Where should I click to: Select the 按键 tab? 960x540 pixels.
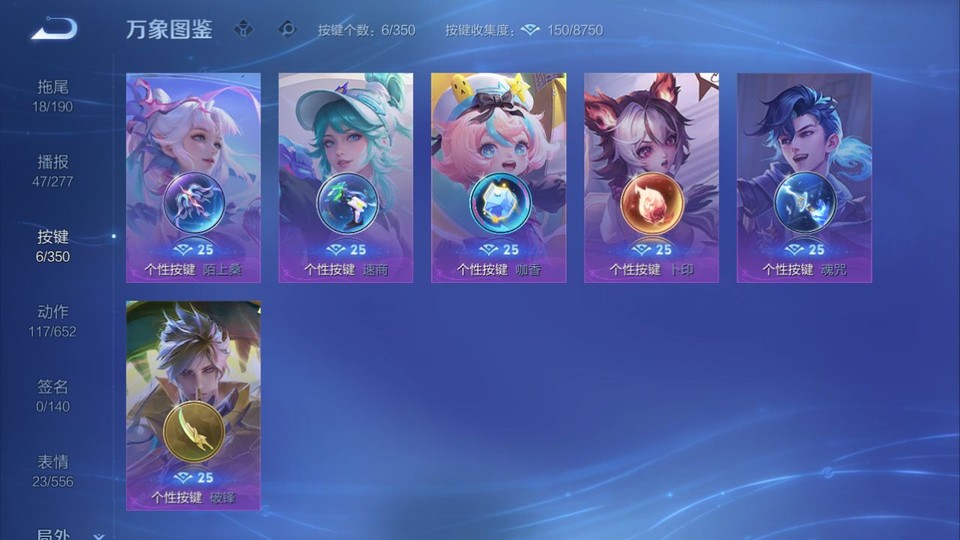pos(53,245)
